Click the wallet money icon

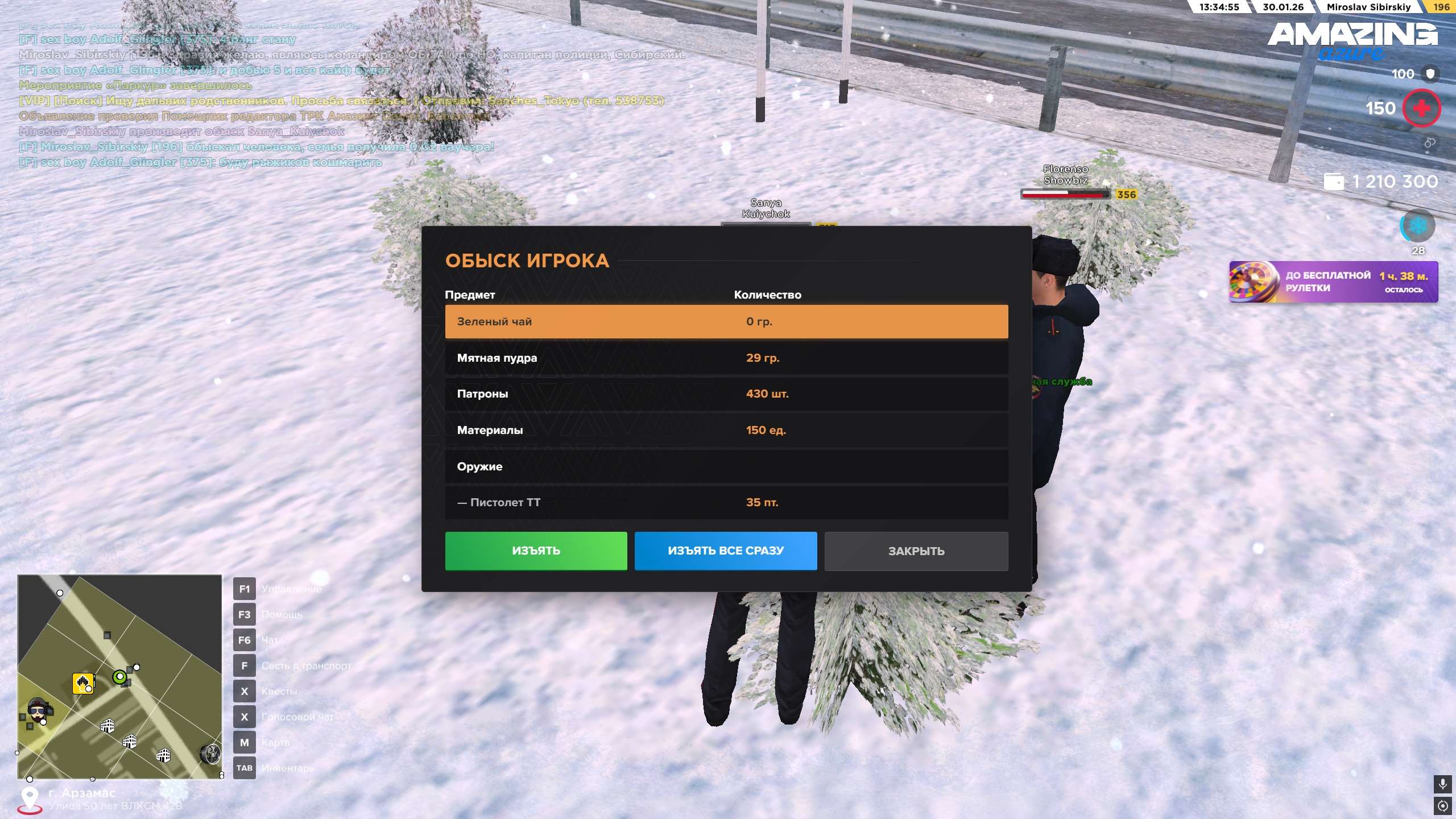1334,182
